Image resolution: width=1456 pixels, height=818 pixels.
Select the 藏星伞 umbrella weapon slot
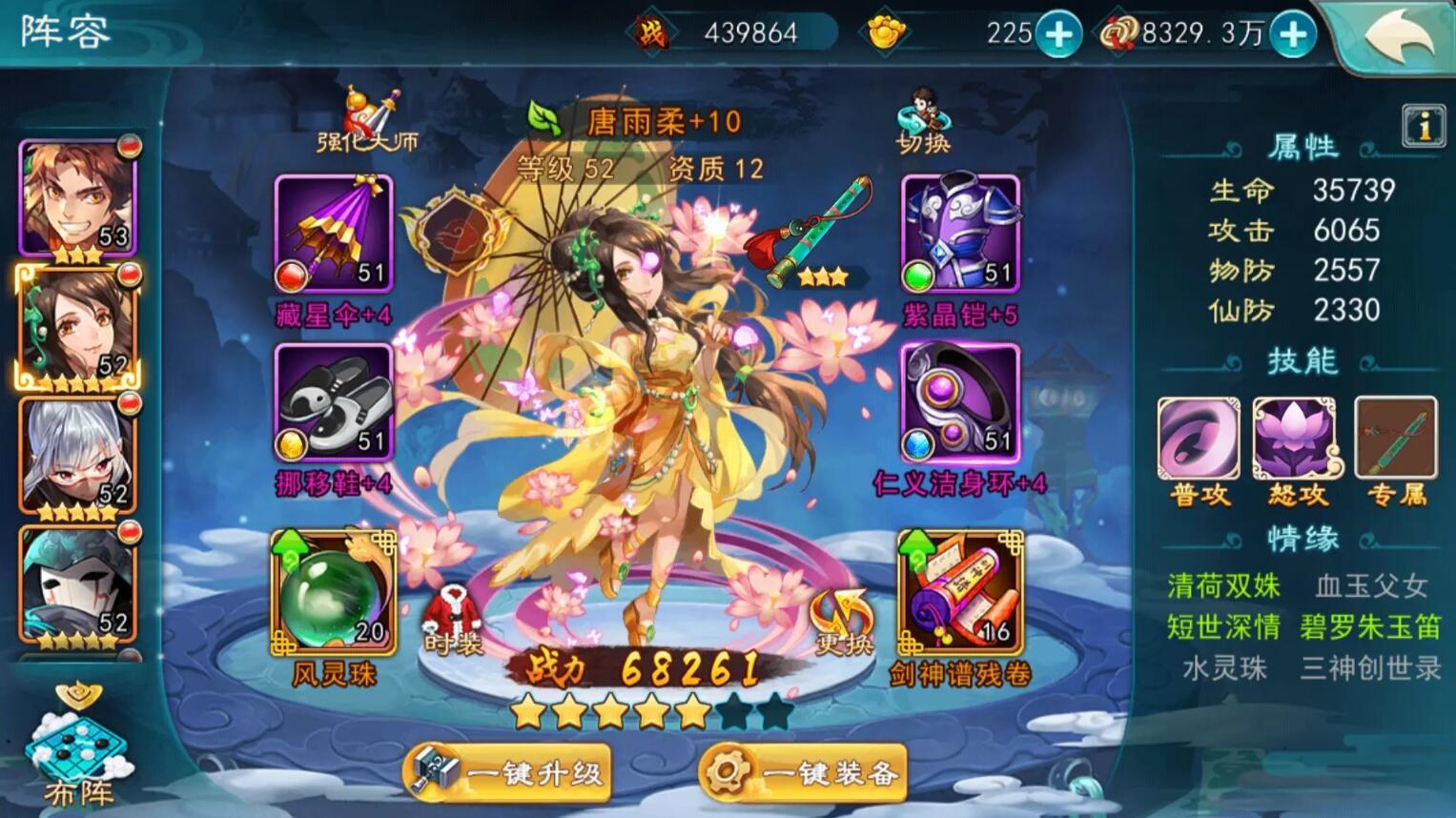pyautogui.click(x=334, y=234)
